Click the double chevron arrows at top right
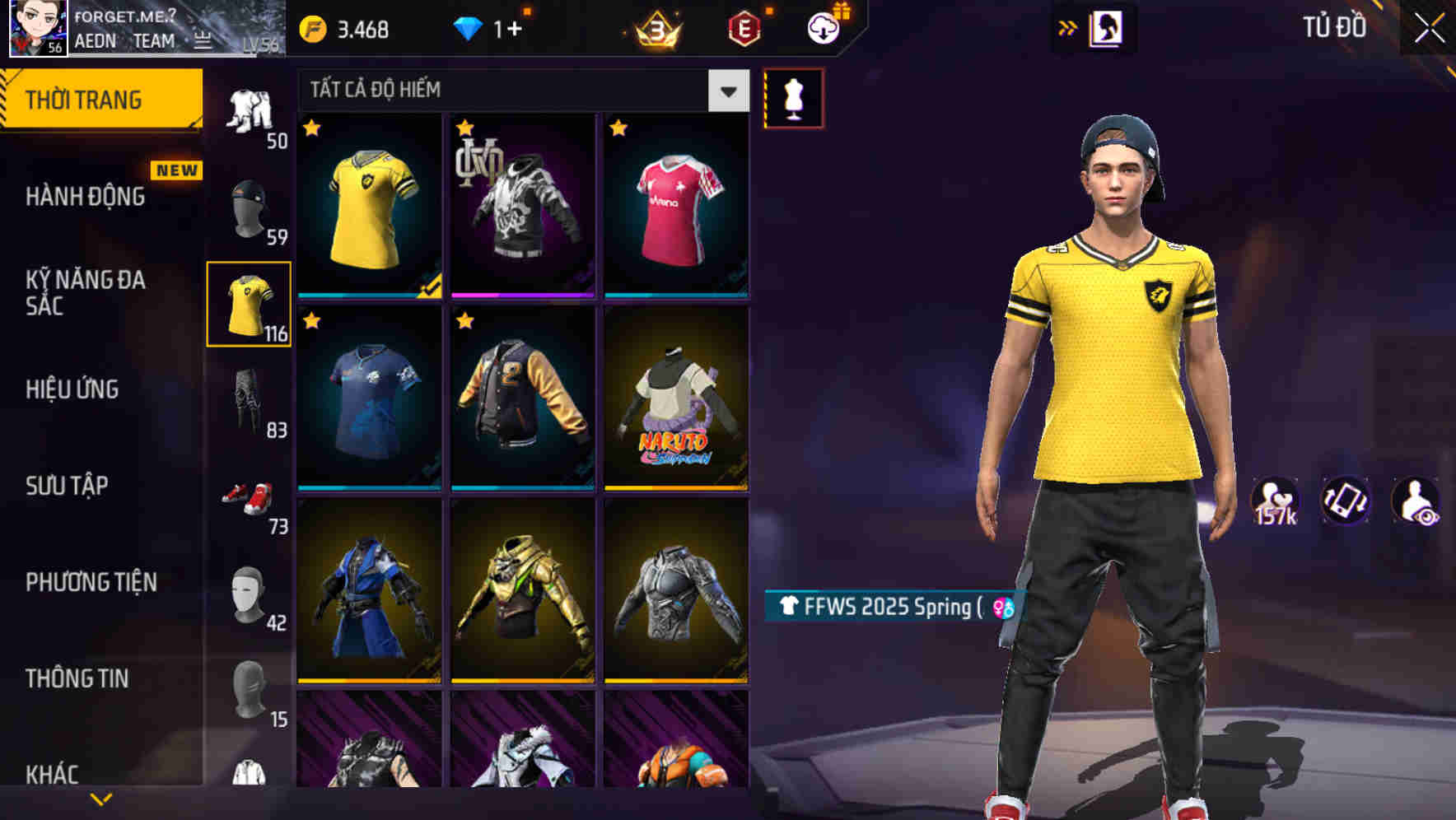This screenshot has height=820, width=1456. [1068, 26]
